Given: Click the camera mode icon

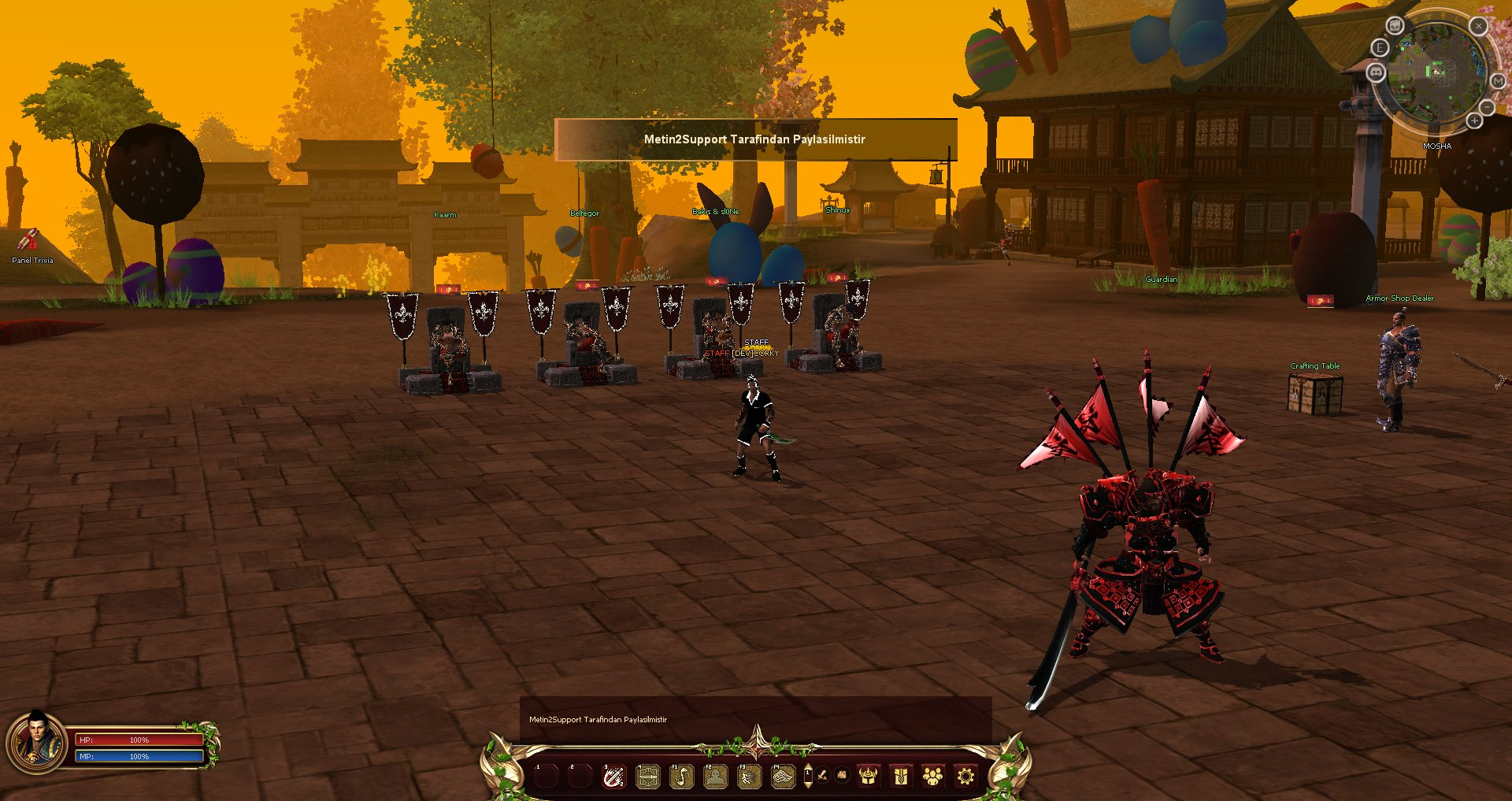Looking at the screenshot, I should pyautogui.click(x=842, y=776).
